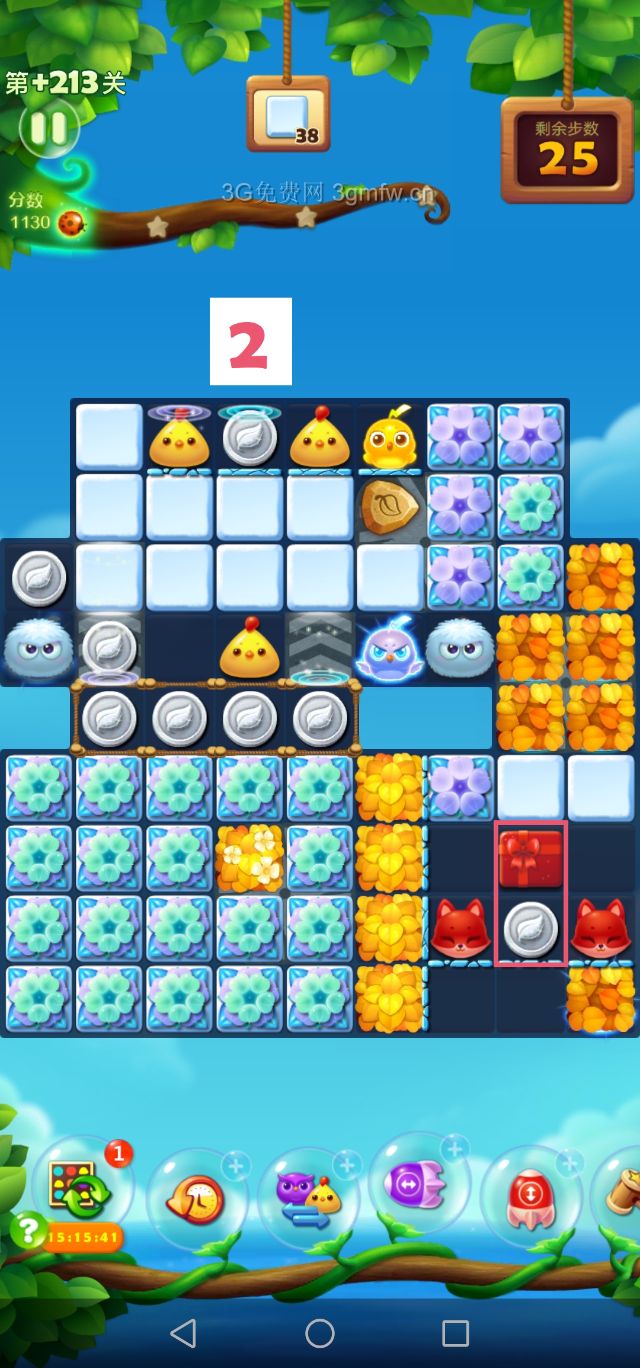640x1368 pixels.
Task: Select the red gift box tile
Action: 530,858
